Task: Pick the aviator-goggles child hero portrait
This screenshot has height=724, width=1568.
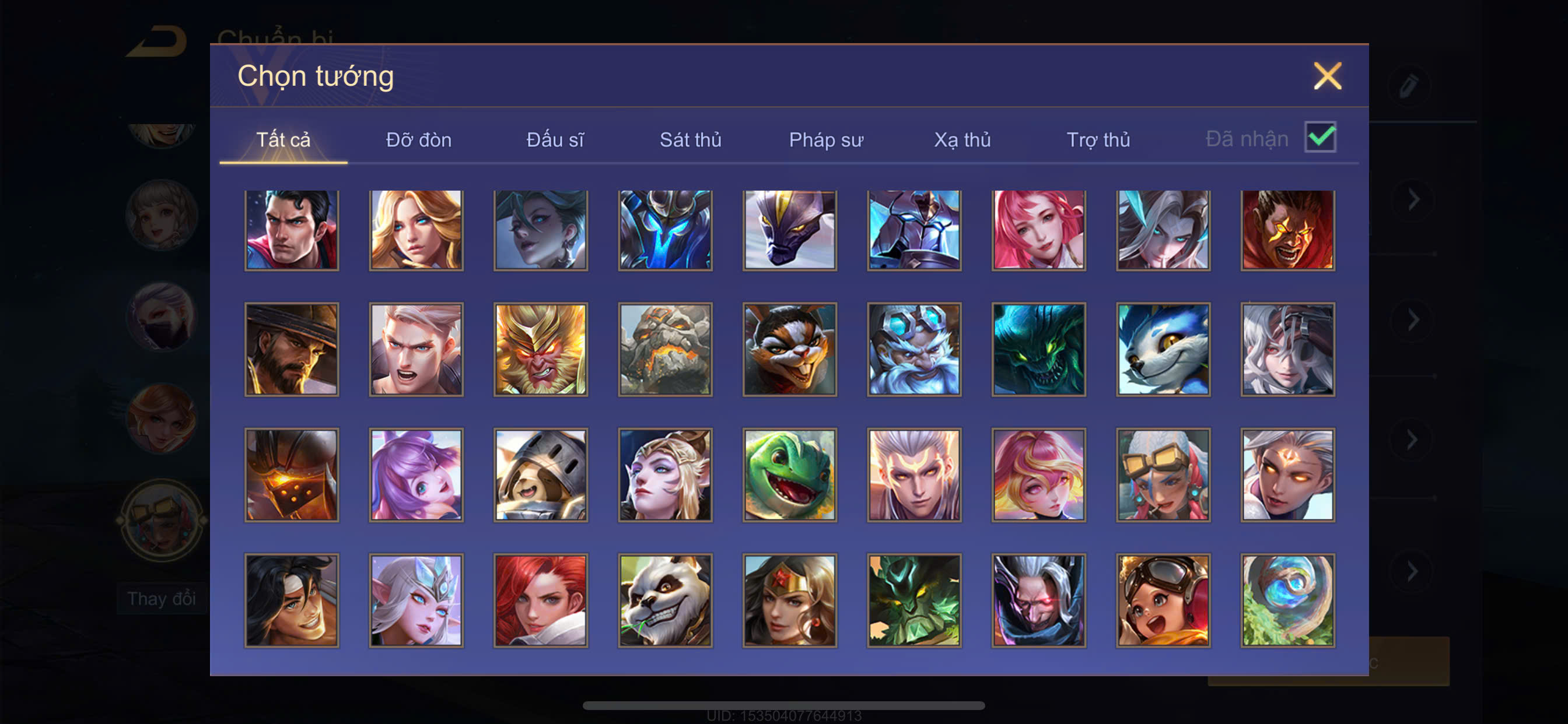Action: (1163, 600)
